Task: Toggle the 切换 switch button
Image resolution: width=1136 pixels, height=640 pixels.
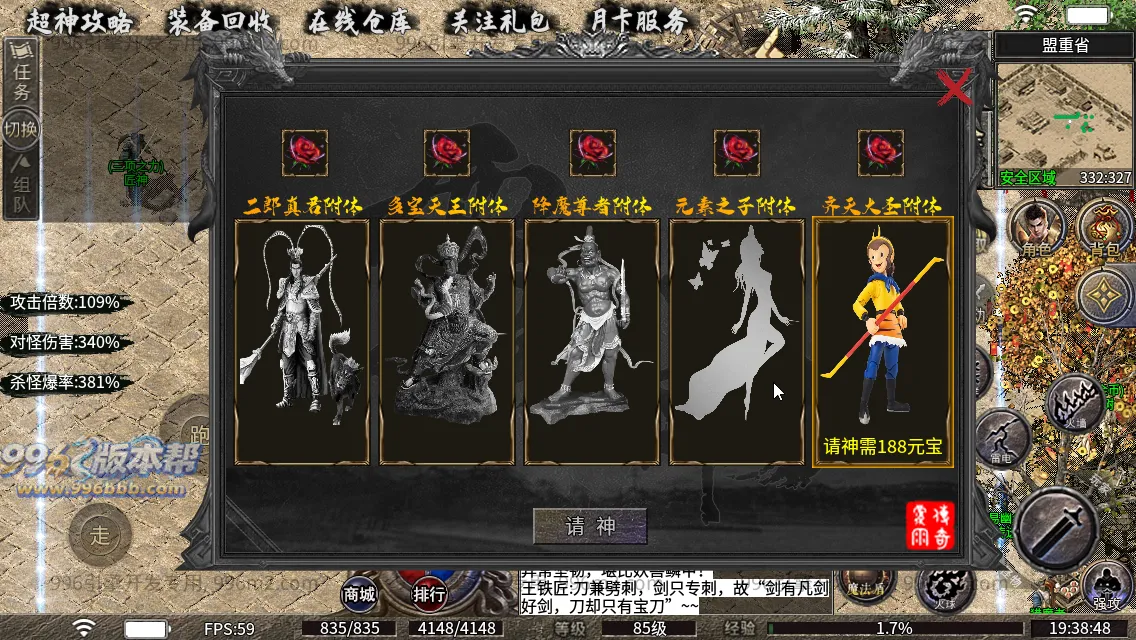Action: pyautogui.click(x=21, y=129)
